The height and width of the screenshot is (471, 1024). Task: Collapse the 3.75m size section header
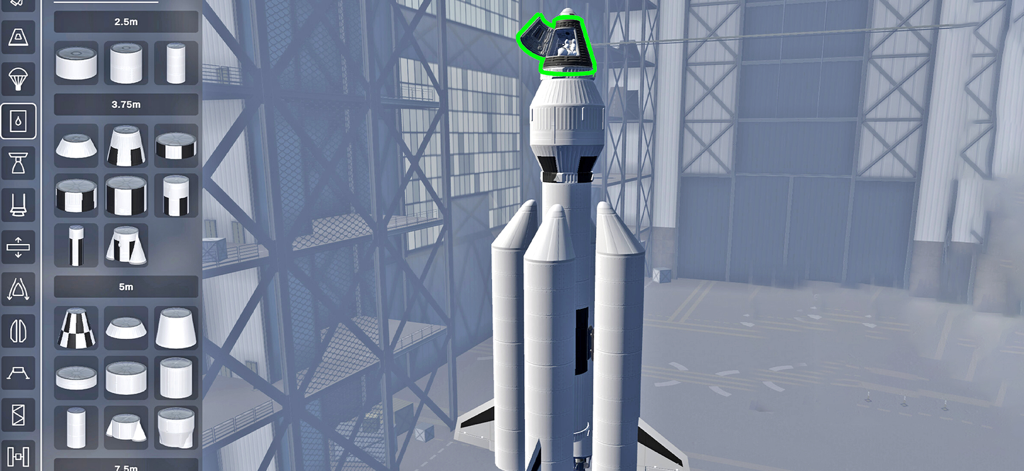pos(126,103)
